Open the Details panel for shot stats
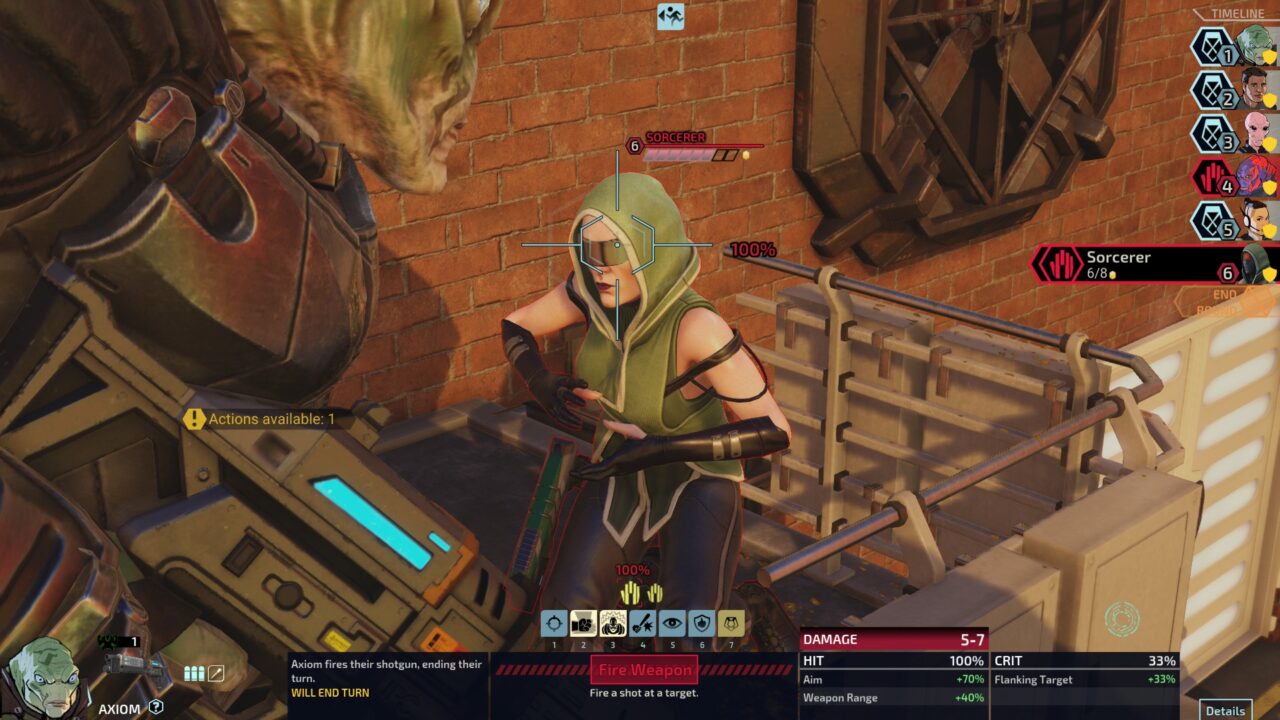 click(x=1225, y=710)
